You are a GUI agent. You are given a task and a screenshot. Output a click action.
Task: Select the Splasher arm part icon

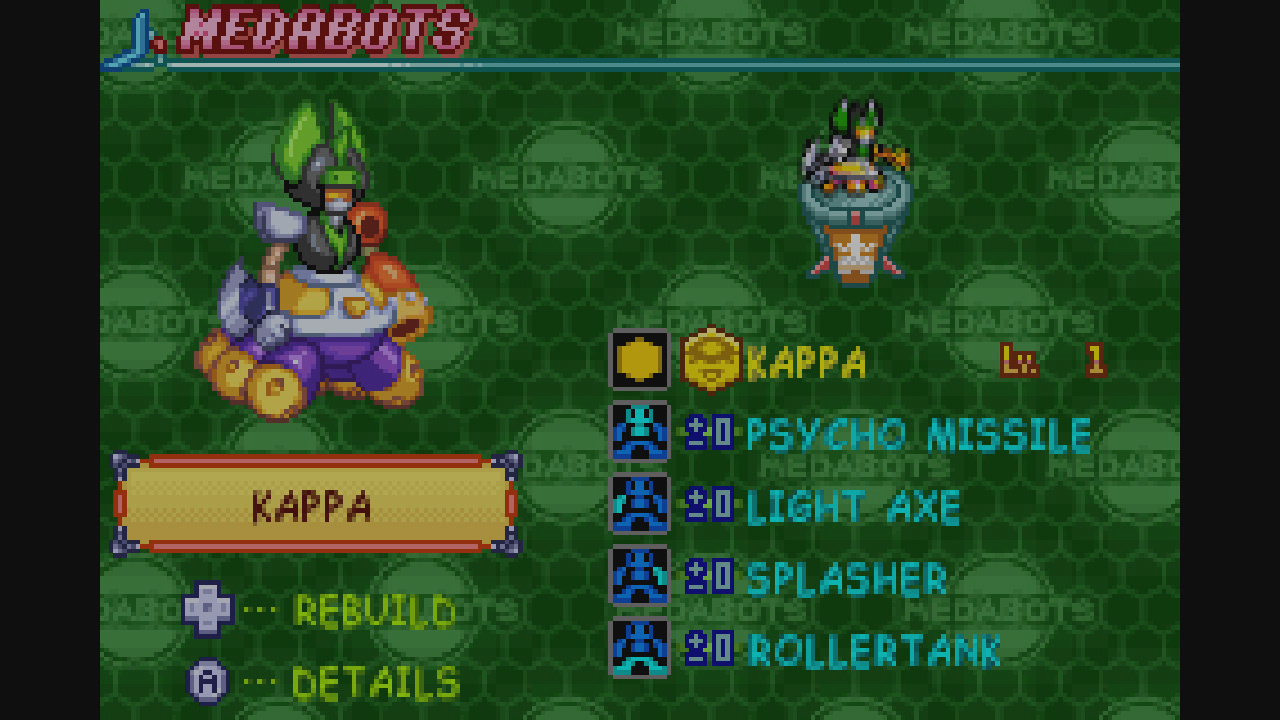pyautogui.click(x=638, y=577)
